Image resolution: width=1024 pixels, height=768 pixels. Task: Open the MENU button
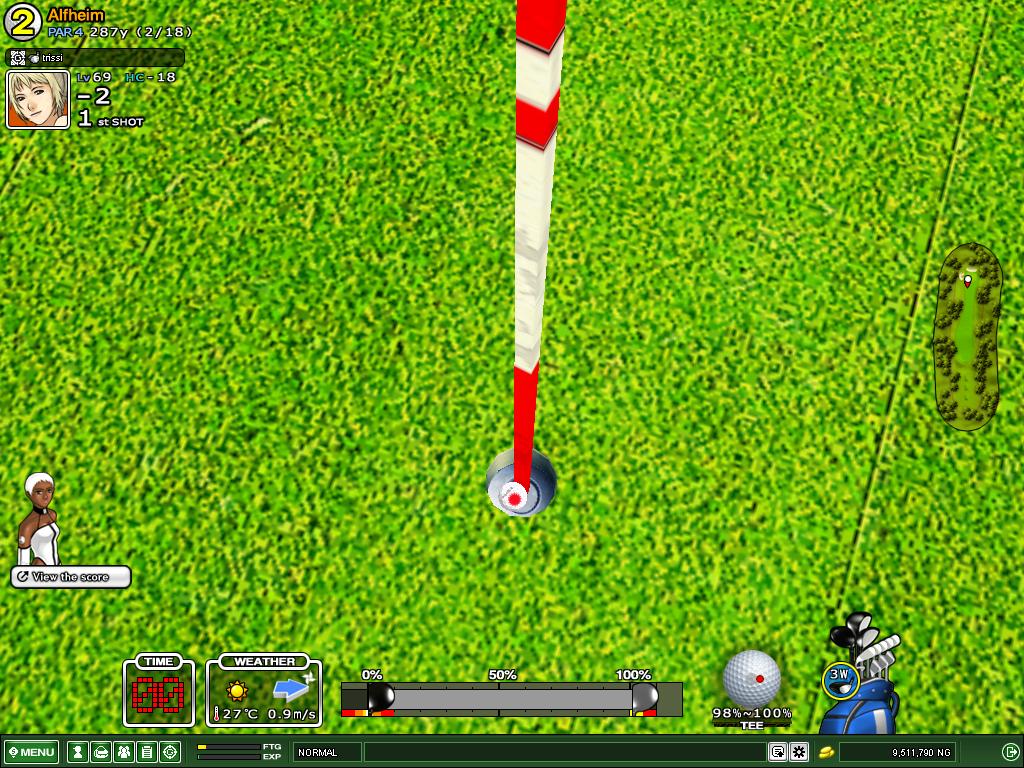pos(32,752)
